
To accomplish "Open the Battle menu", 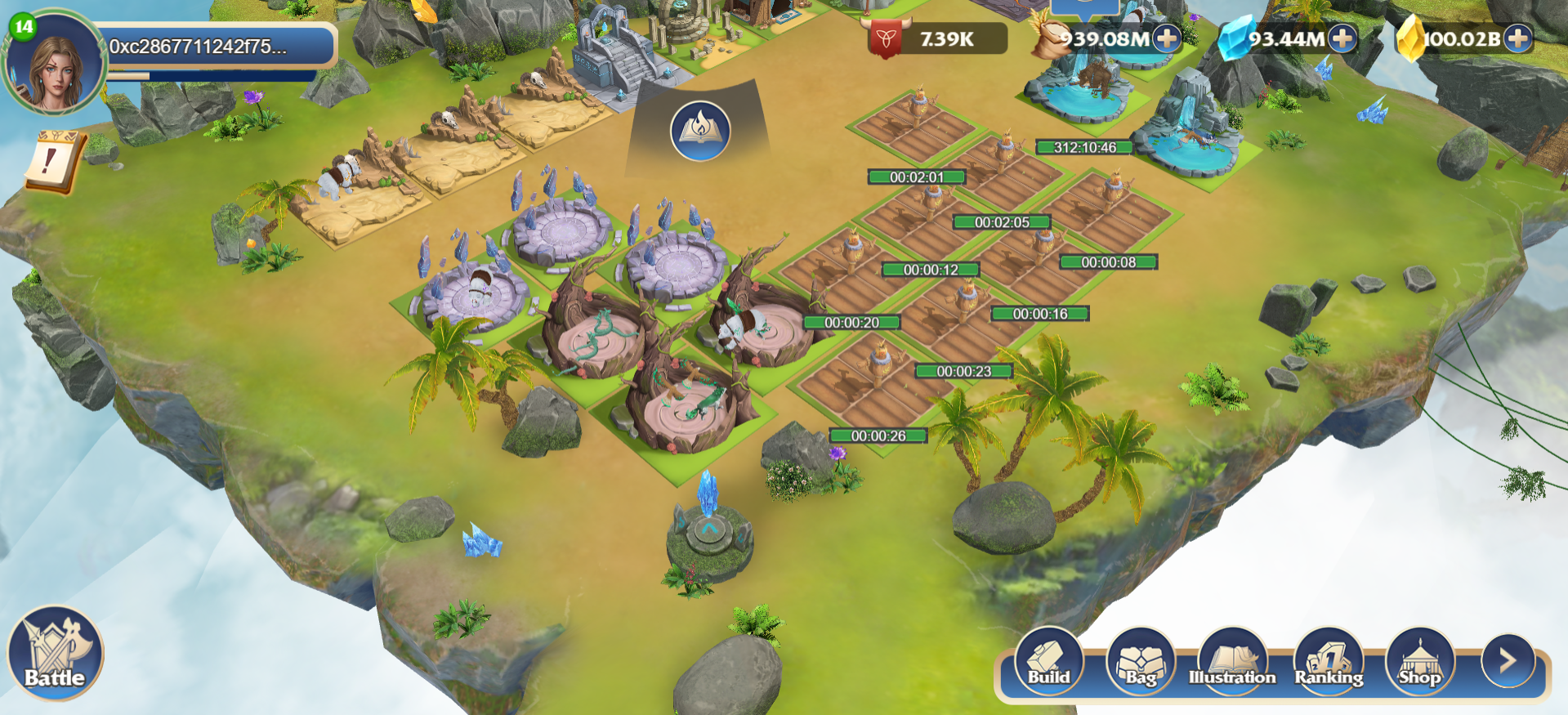I will [55, 654].
